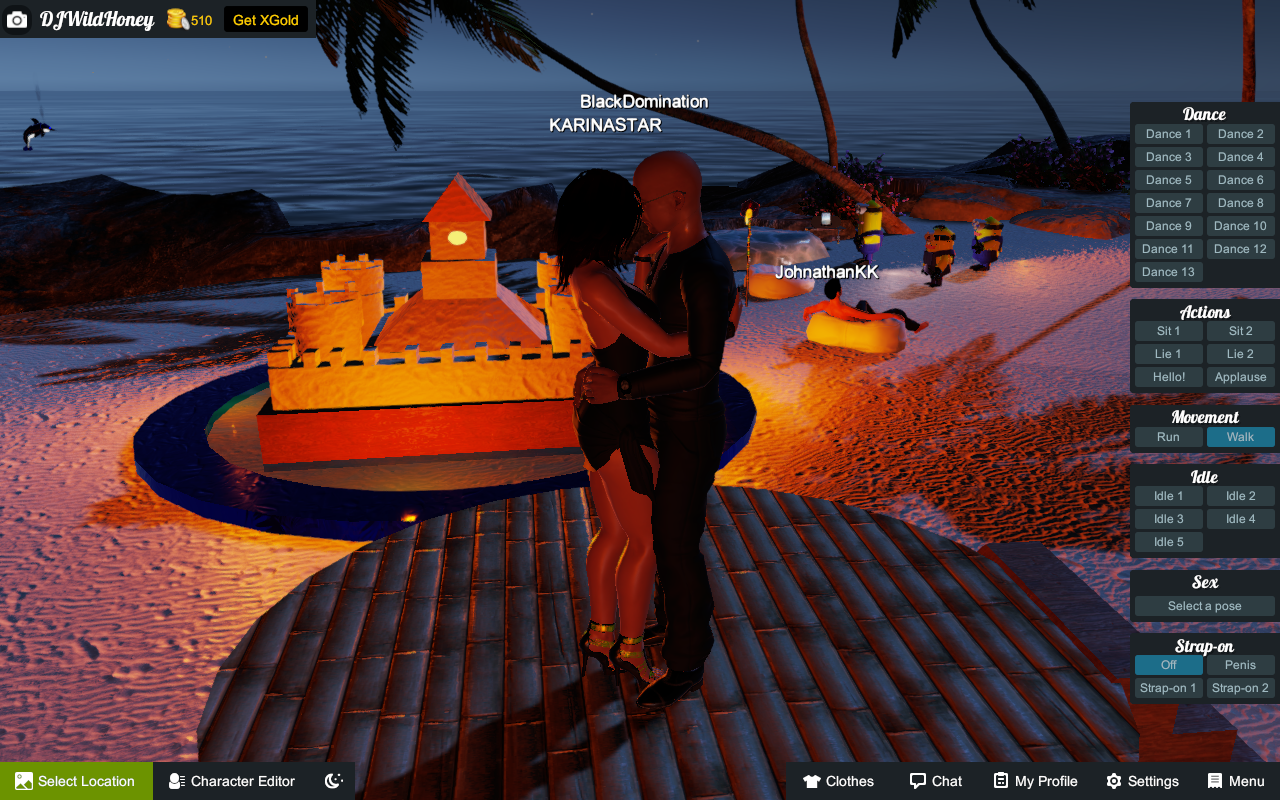Open the Select Location menu
The width and height of the screenshot is (1280, 800).
76,781
